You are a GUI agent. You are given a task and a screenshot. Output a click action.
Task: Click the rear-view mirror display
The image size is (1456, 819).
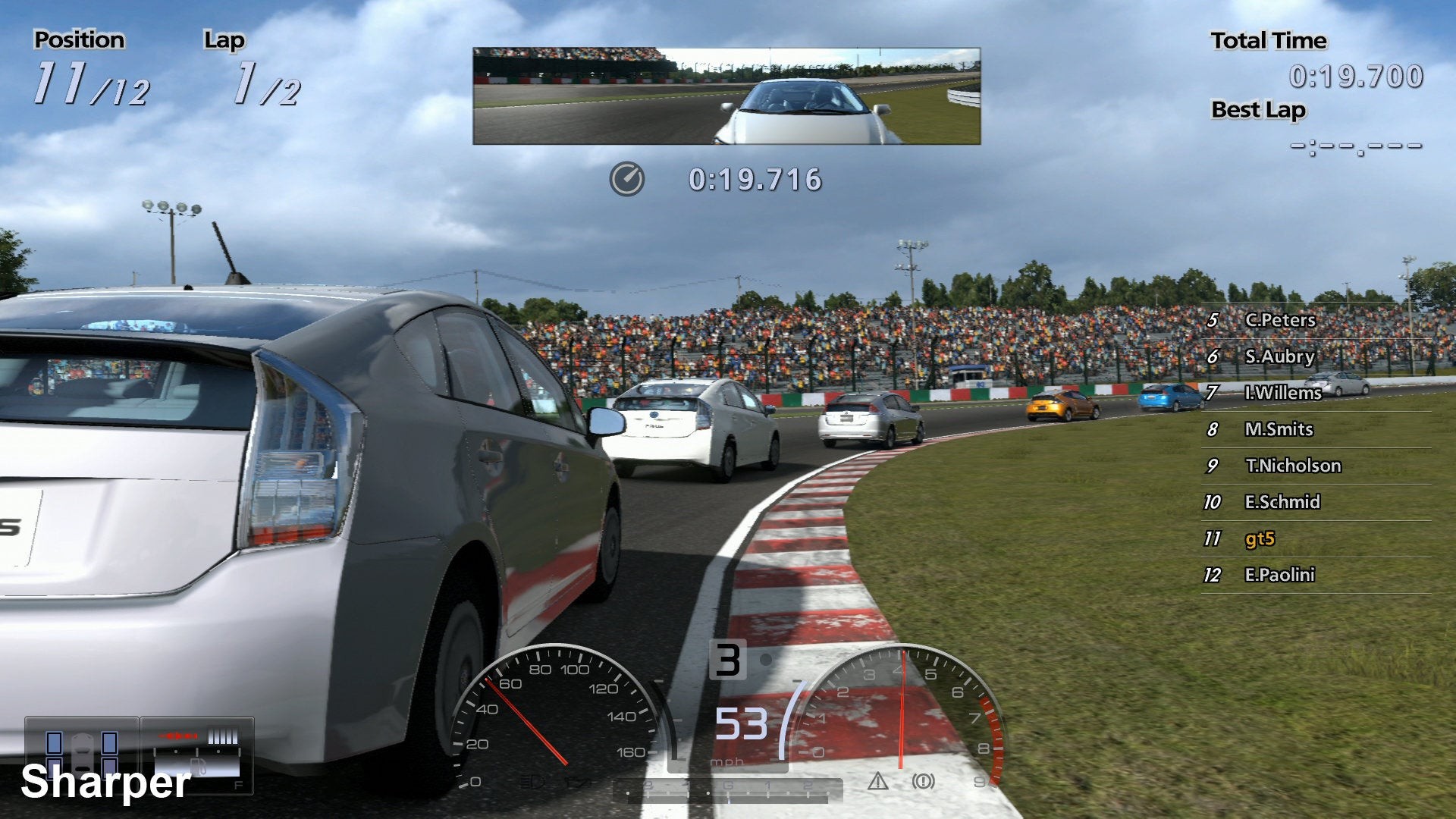click(726, 96)
